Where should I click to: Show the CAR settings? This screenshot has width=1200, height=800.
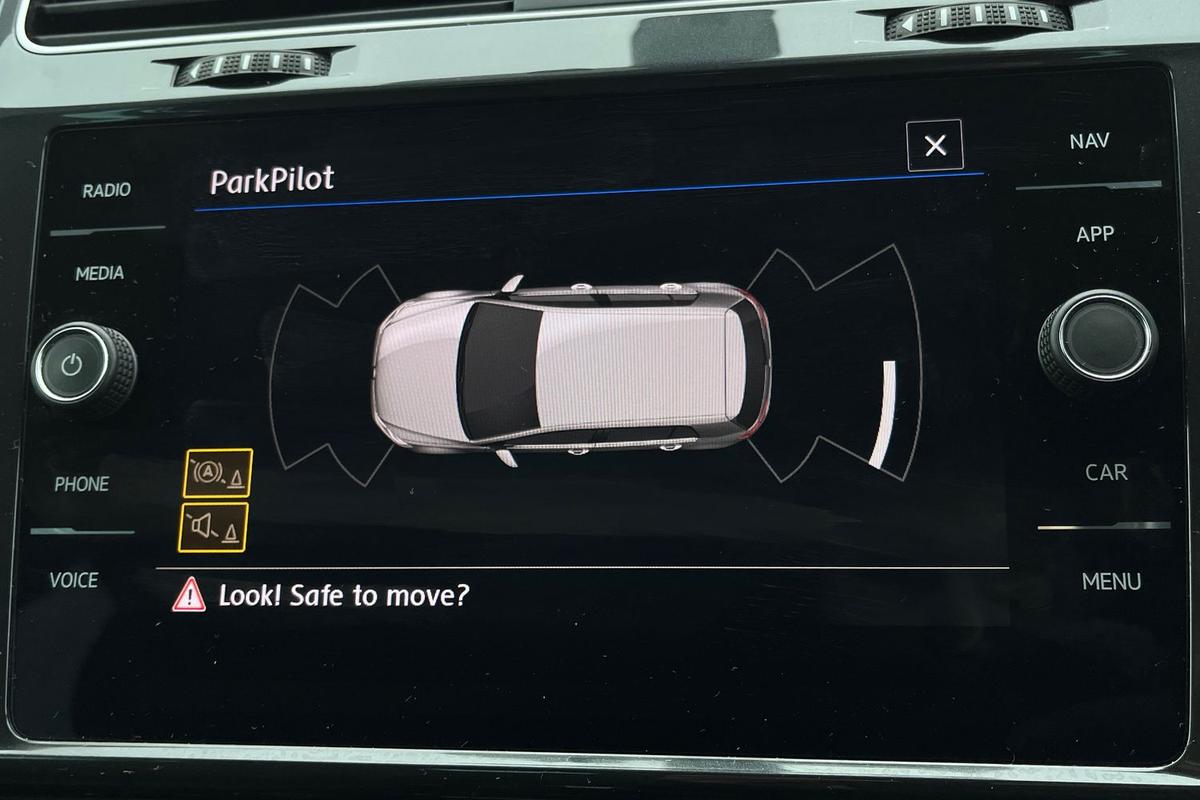coord(1106,472)
